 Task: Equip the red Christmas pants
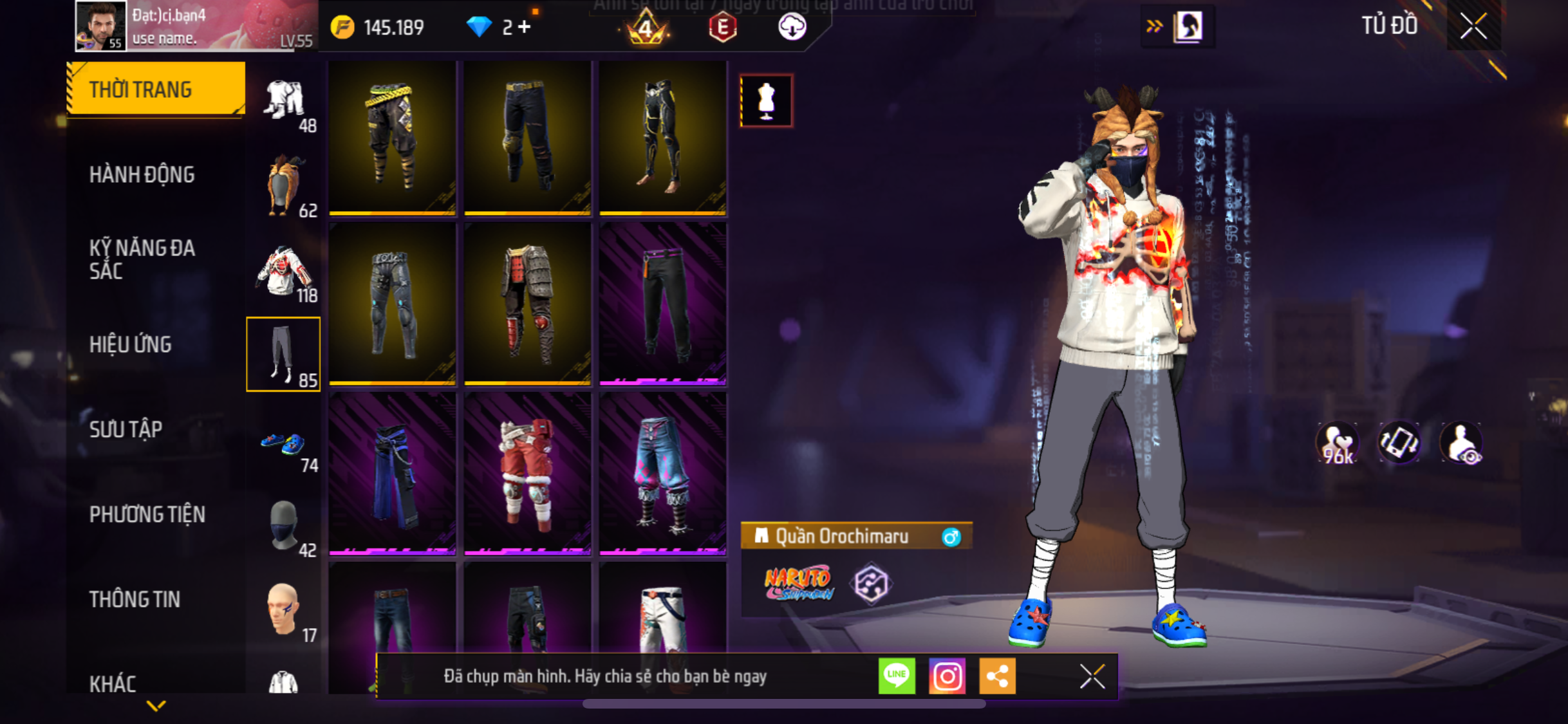pyautogui.click(x=527, y=473)
